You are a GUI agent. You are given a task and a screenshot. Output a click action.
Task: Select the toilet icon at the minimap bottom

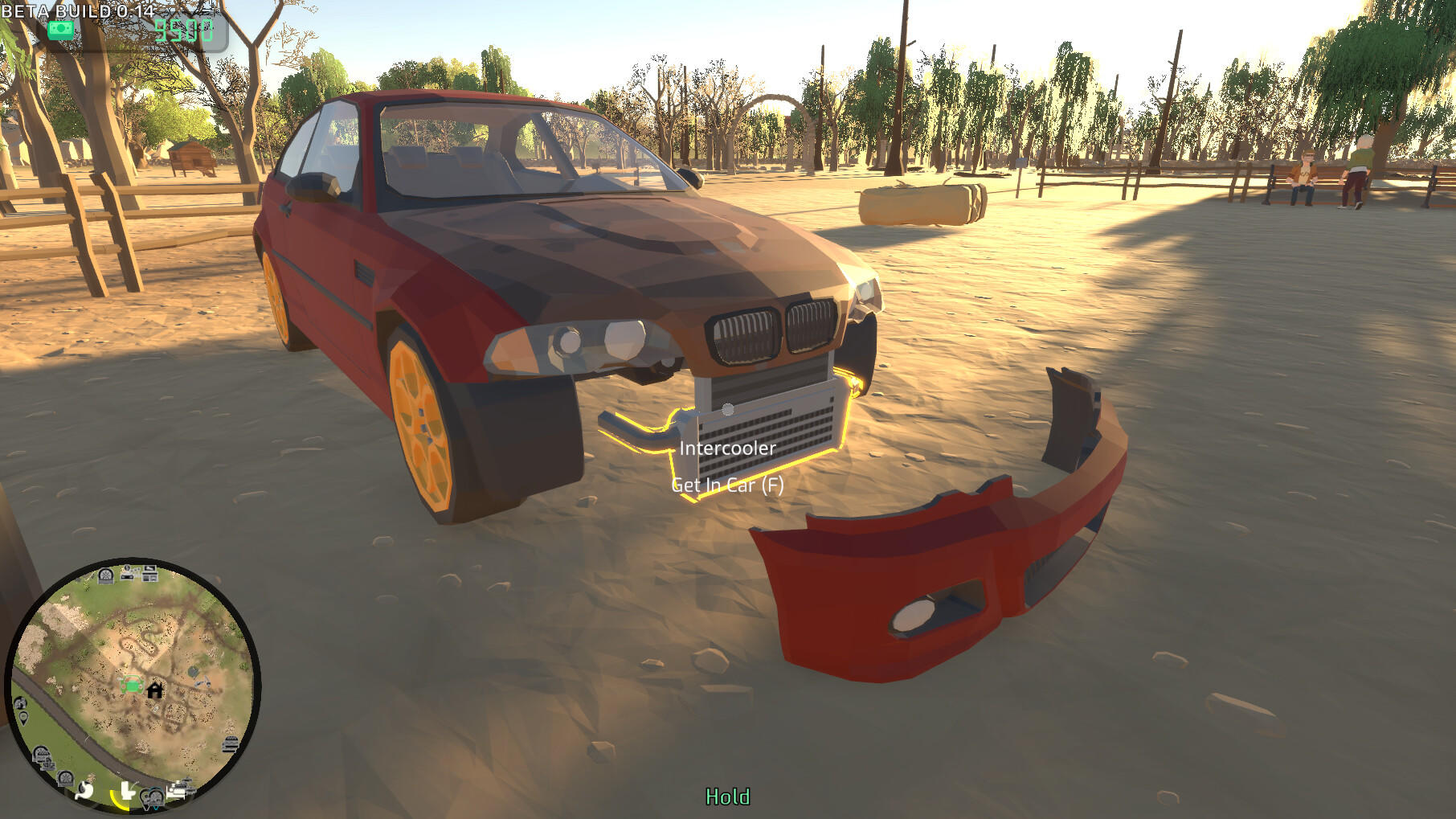coord(126,790)
